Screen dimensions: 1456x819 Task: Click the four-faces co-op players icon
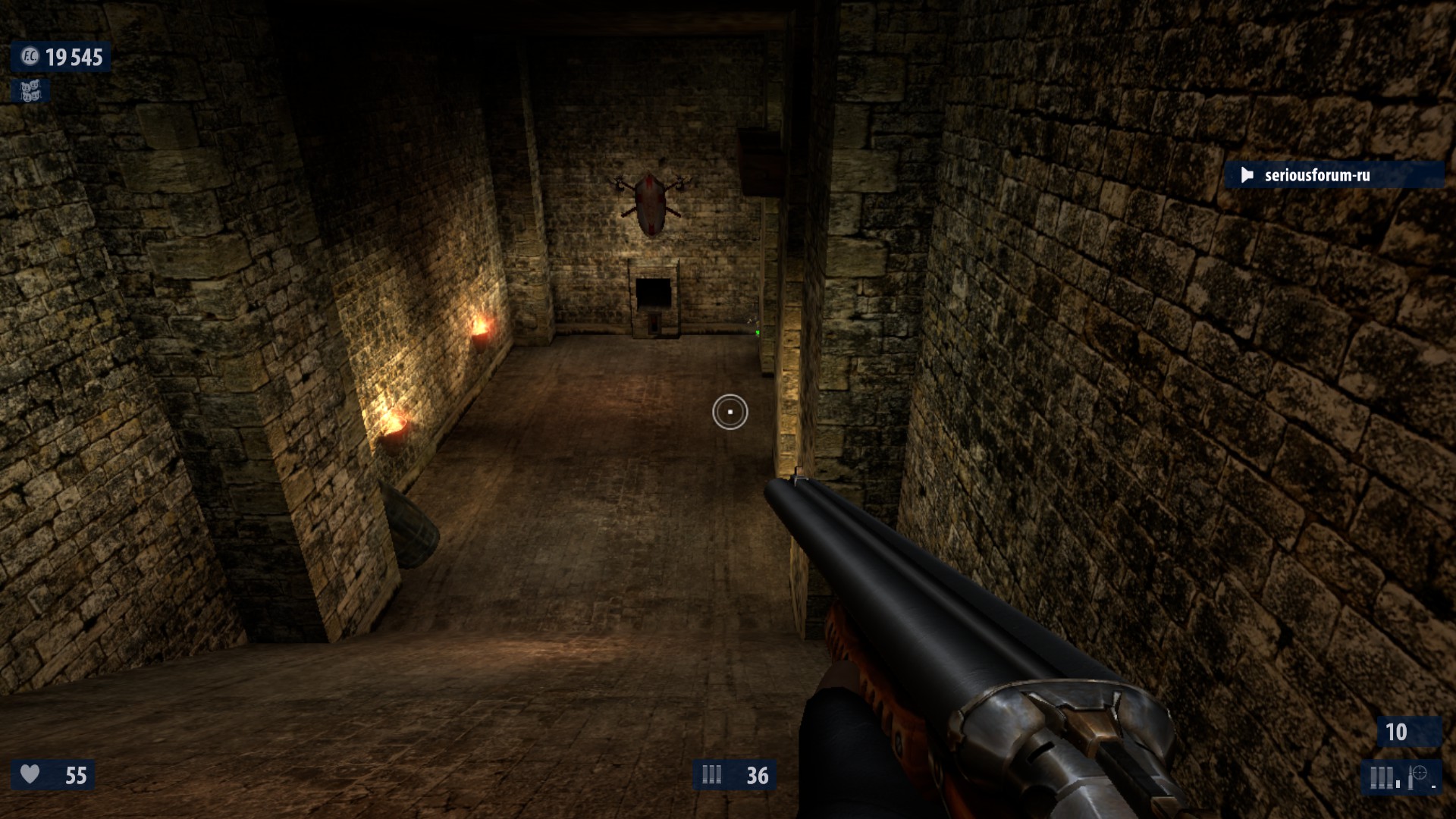(30, 92)
